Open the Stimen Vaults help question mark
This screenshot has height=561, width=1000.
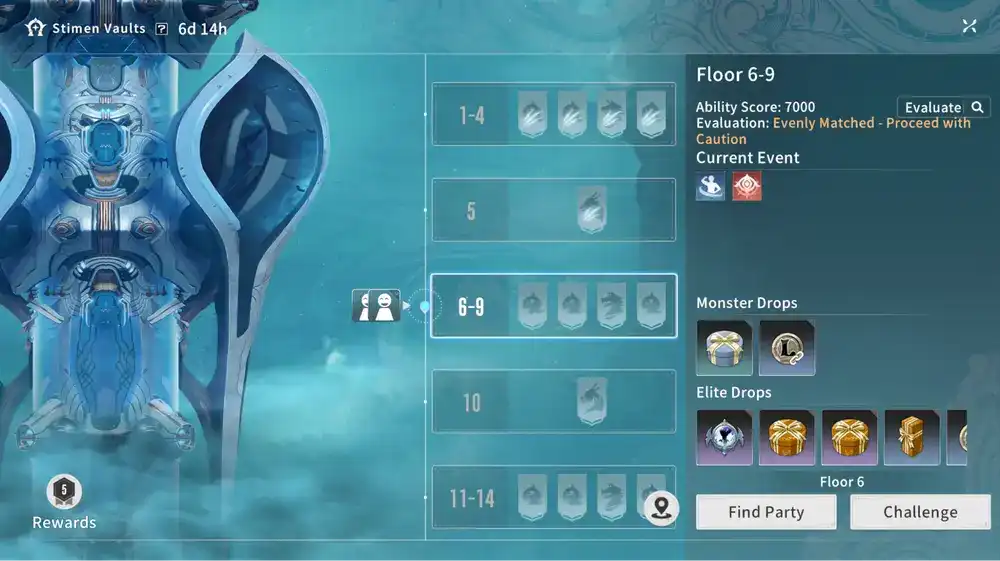[x=162, y=28]
